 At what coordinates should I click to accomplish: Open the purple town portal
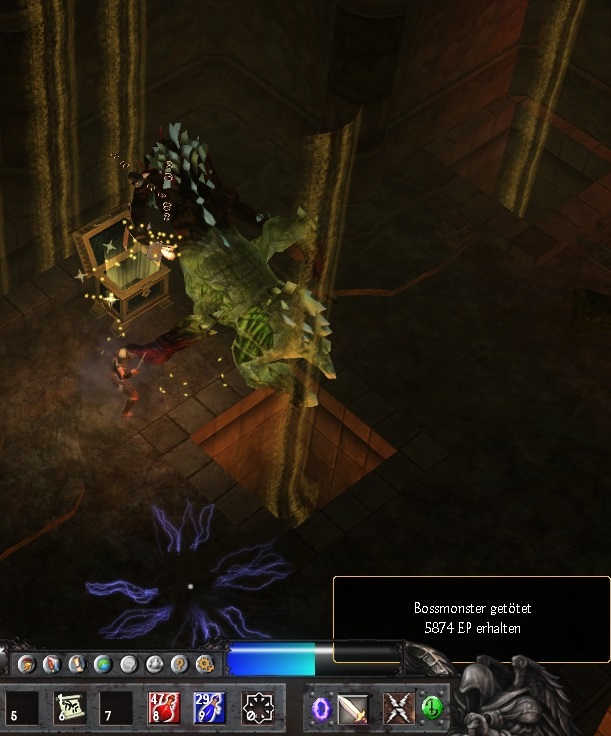pyautogui.click(x=321, y=708)
